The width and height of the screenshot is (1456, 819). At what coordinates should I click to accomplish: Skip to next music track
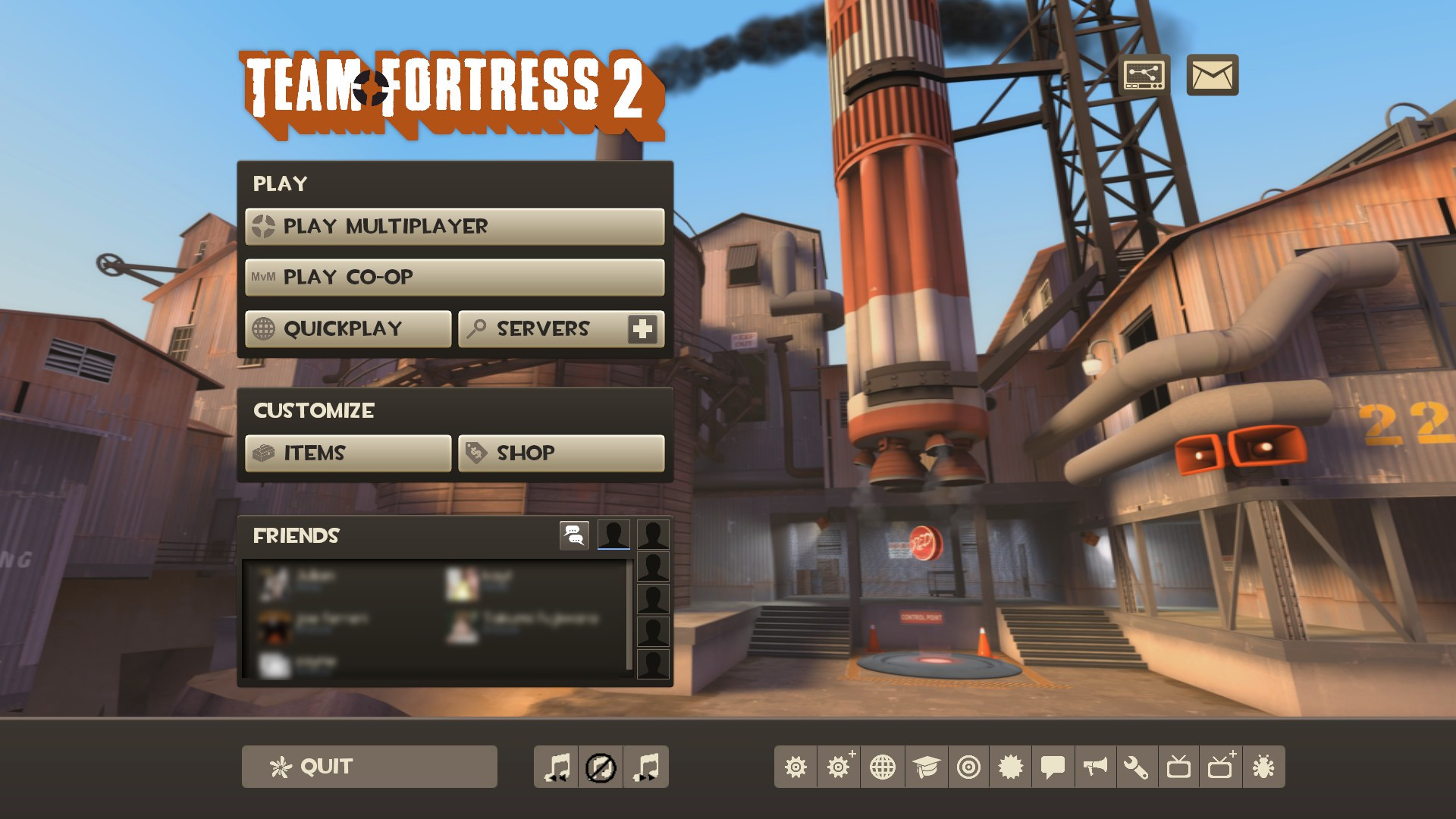click(x=644, y=768)
